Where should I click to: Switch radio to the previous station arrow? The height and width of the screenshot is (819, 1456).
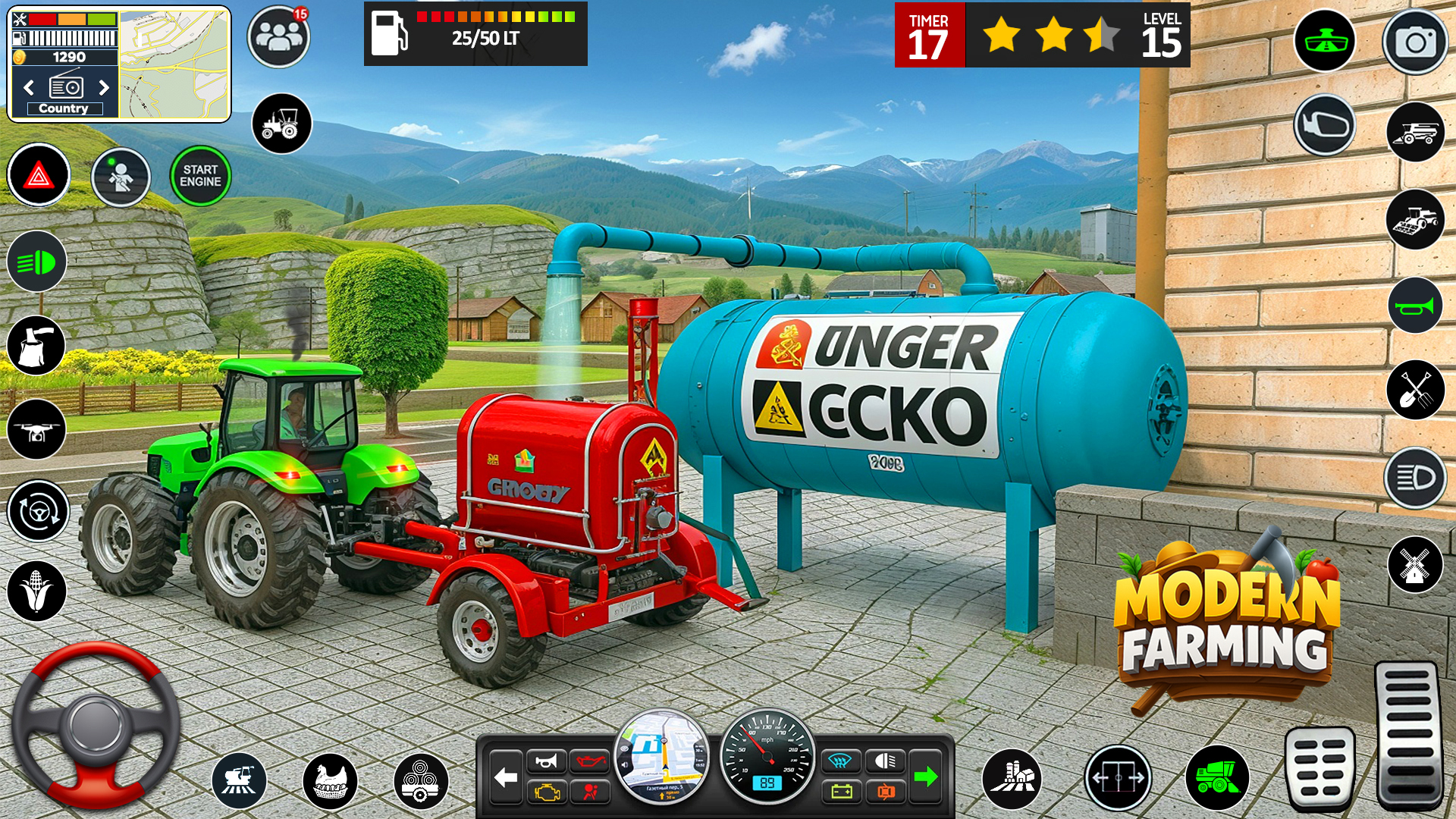pyautogui.click(x=29, y=87)
